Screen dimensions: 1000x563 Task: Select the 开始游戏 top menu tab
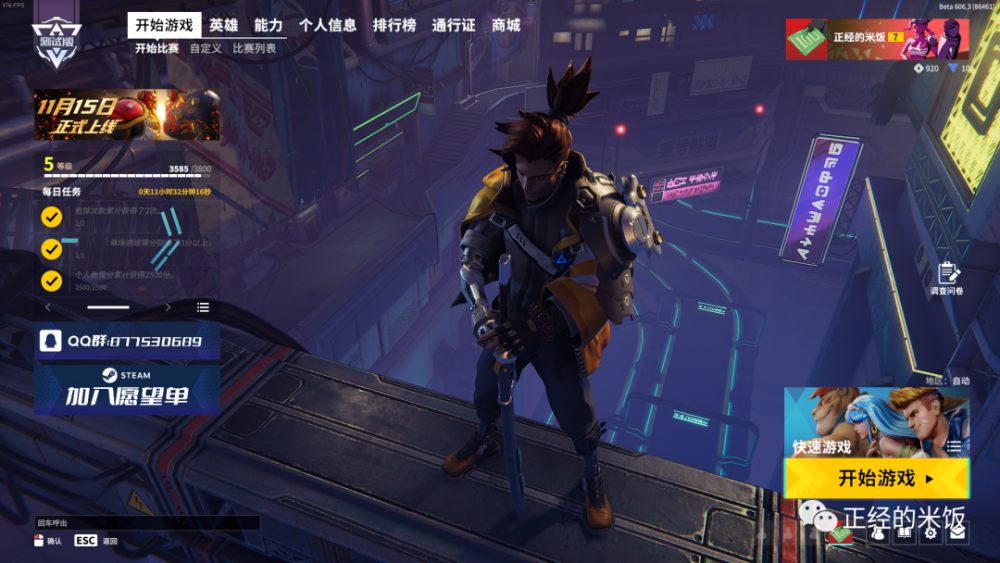tap(164, 25)
